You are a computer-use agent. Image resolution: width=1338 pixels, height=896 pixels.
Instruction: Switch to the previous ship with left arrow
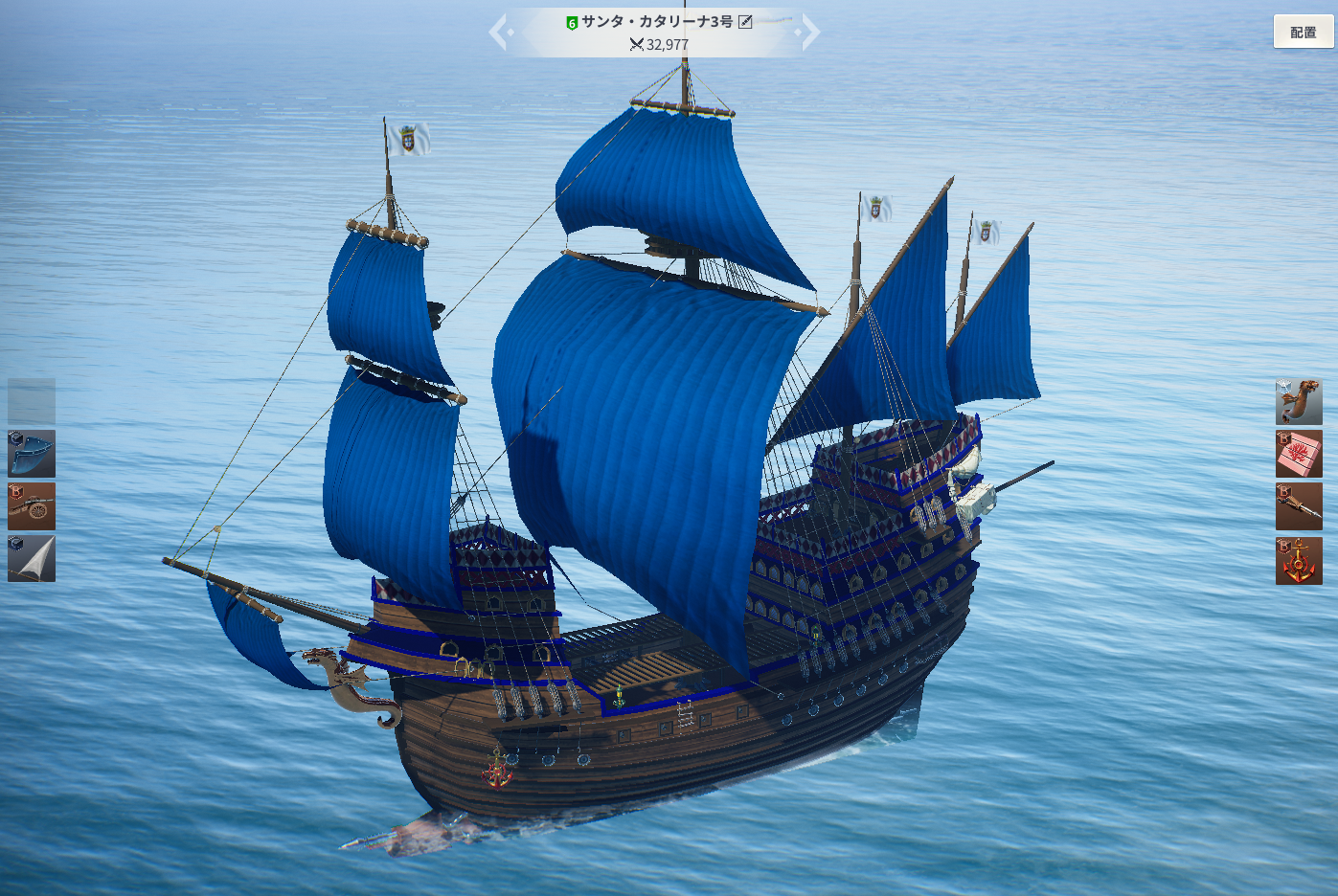(x=499, y=32)
